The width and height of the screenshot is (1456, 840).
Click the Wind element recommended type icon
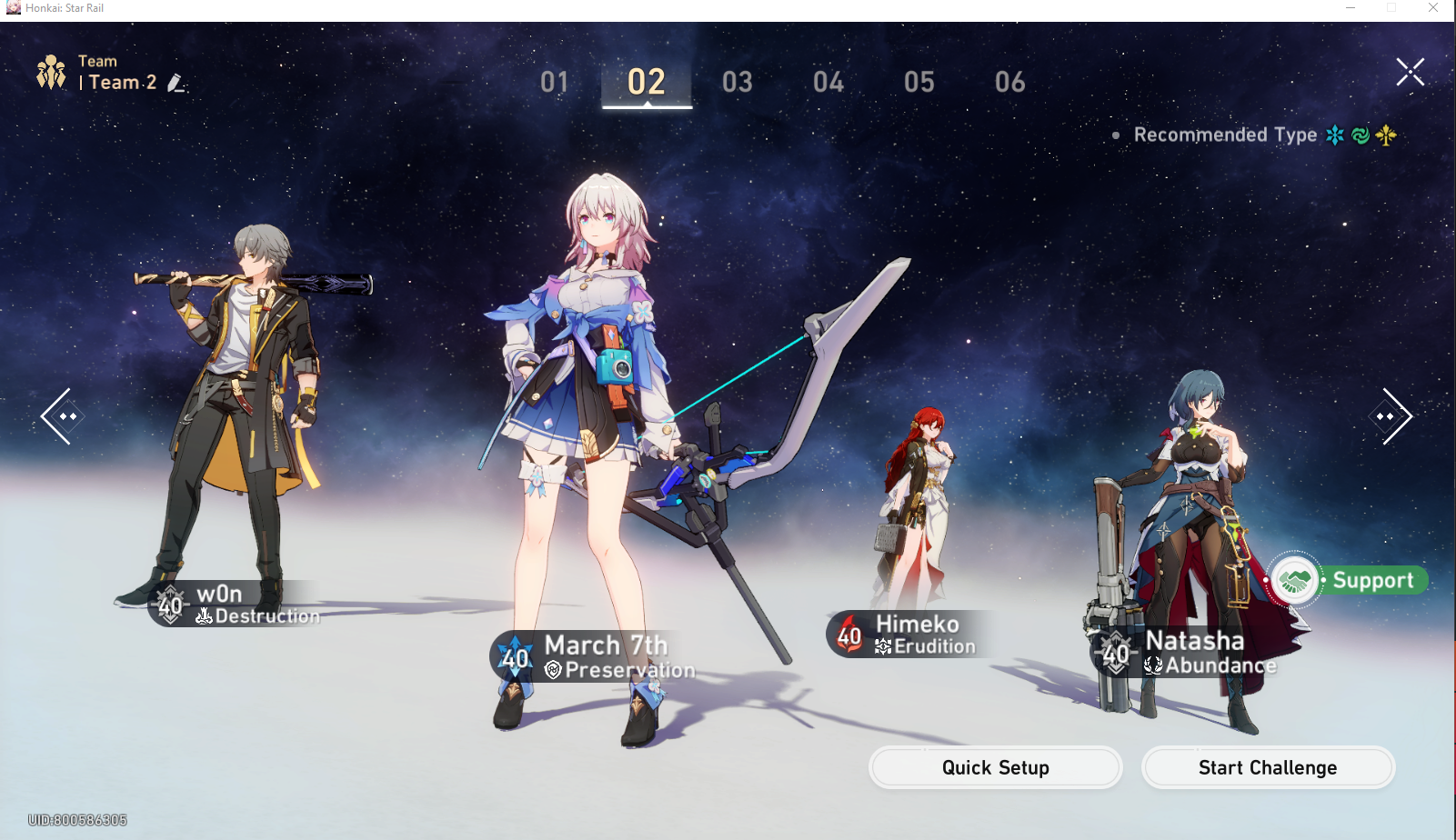pyautogui.click(x=1359, y=135)
